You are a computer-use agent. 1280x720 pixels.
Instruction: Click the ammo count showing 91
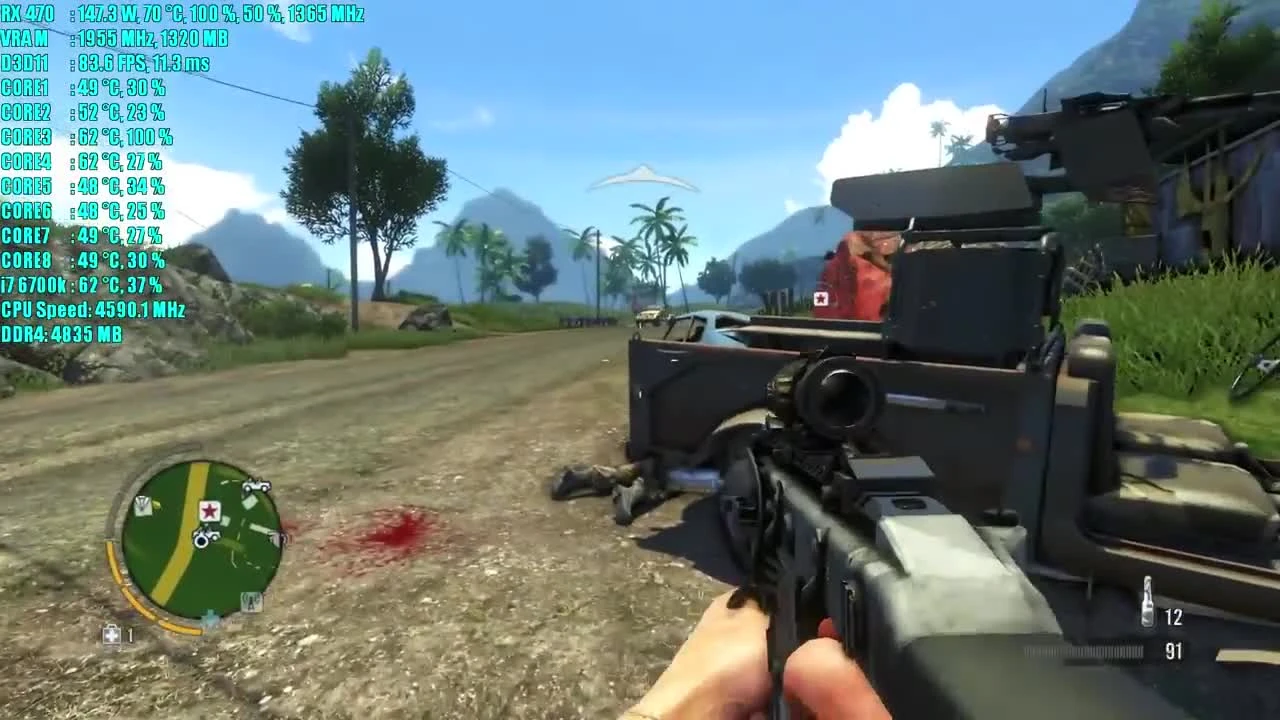click(1172, 650)
